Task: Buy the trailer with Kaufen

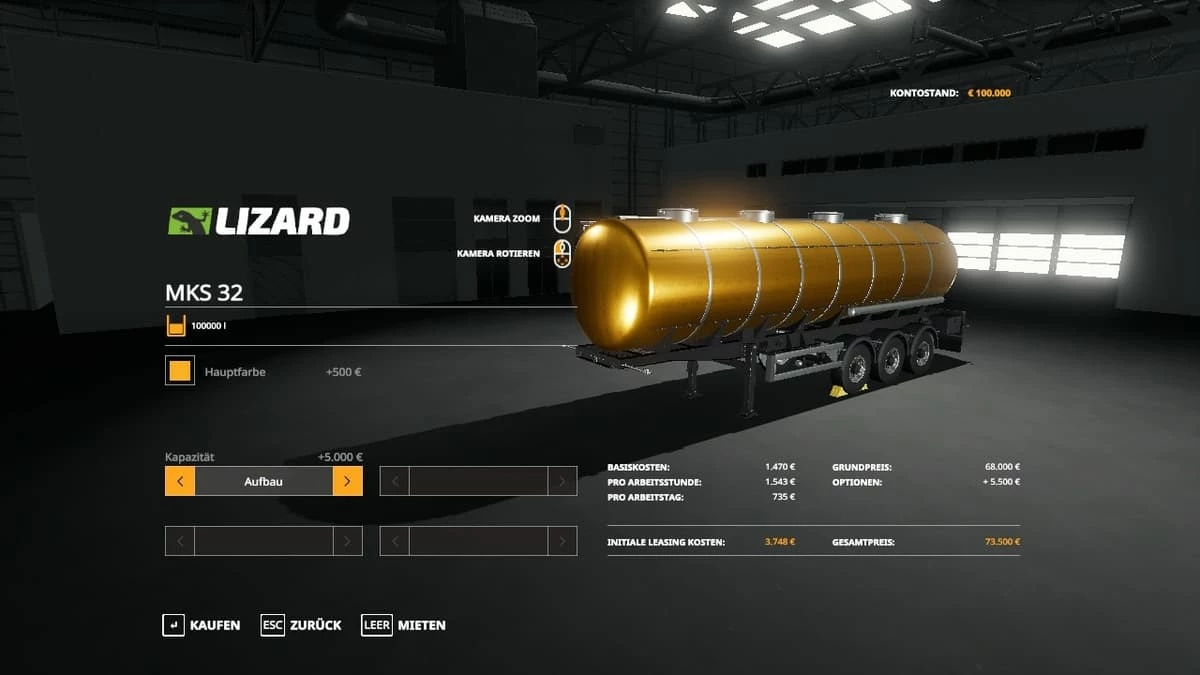Action: 202,625
